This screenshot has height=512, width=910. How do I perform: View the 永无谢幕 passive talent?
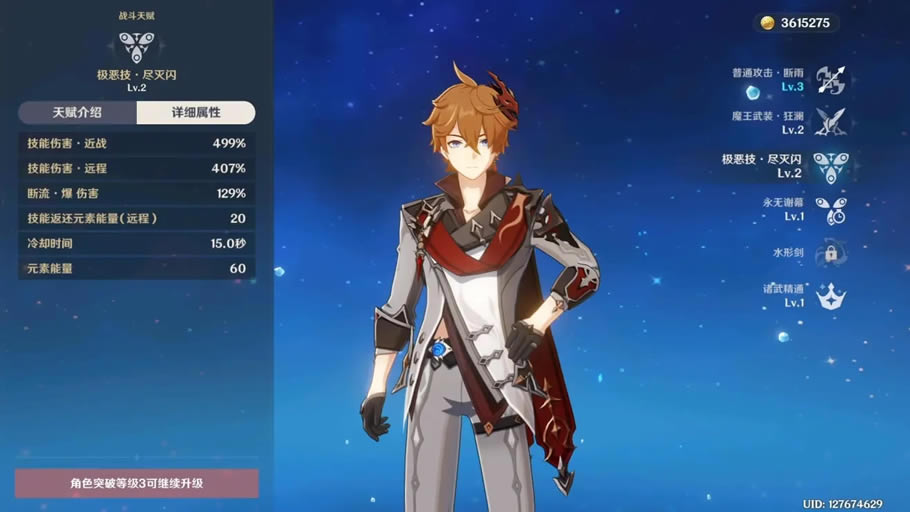point(830,209)
